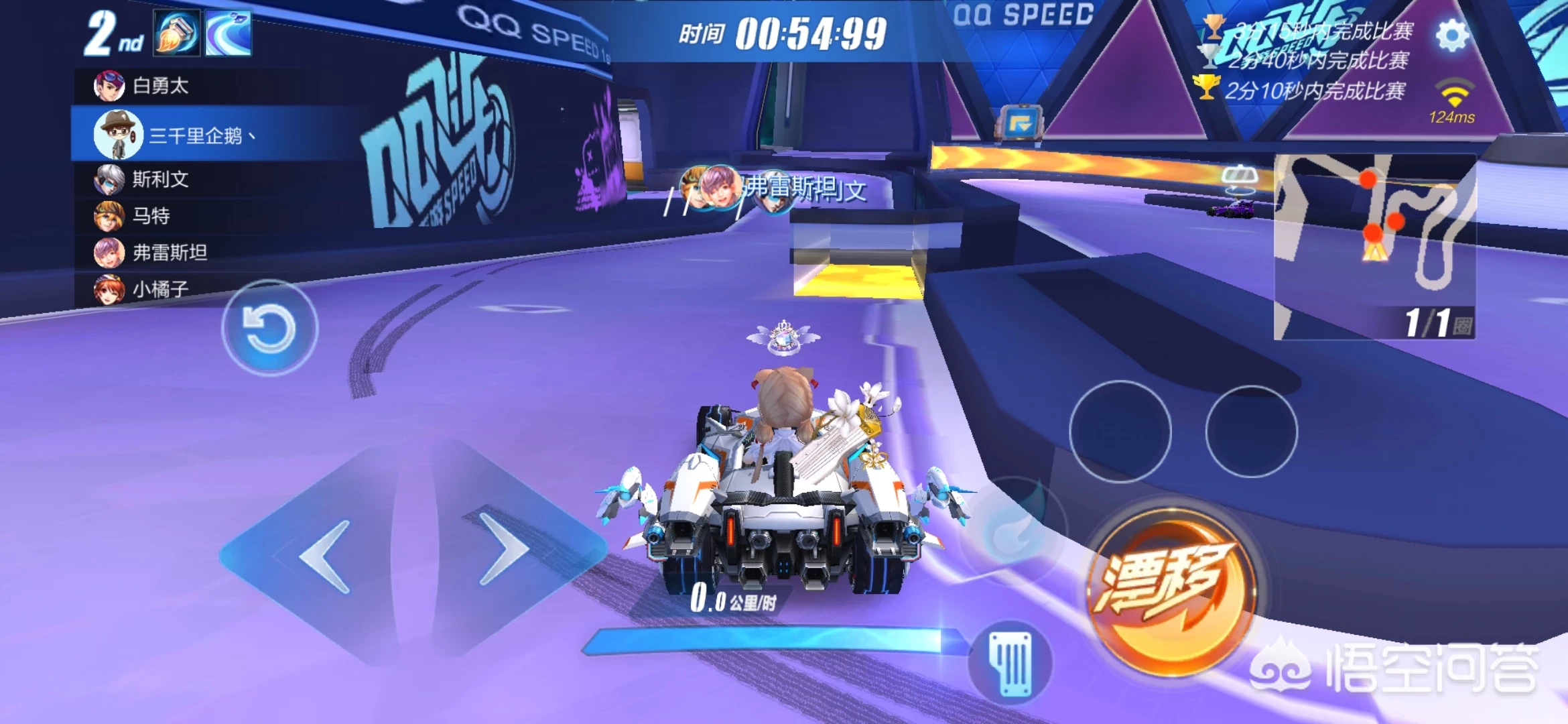
Task: Select player 小橘子 in the ranking list
Action: coord(159,290)
